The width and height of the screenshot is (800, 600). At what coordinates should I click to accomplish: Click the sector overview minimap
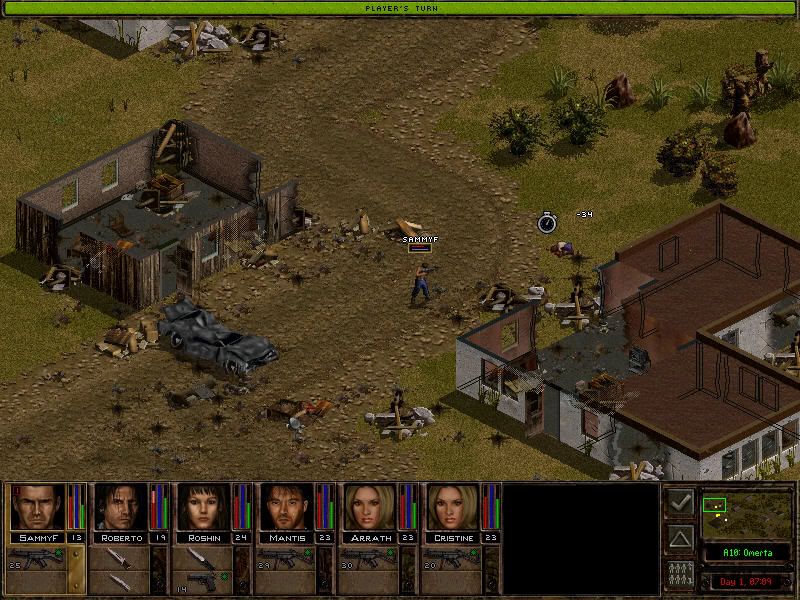click(745, 512)
